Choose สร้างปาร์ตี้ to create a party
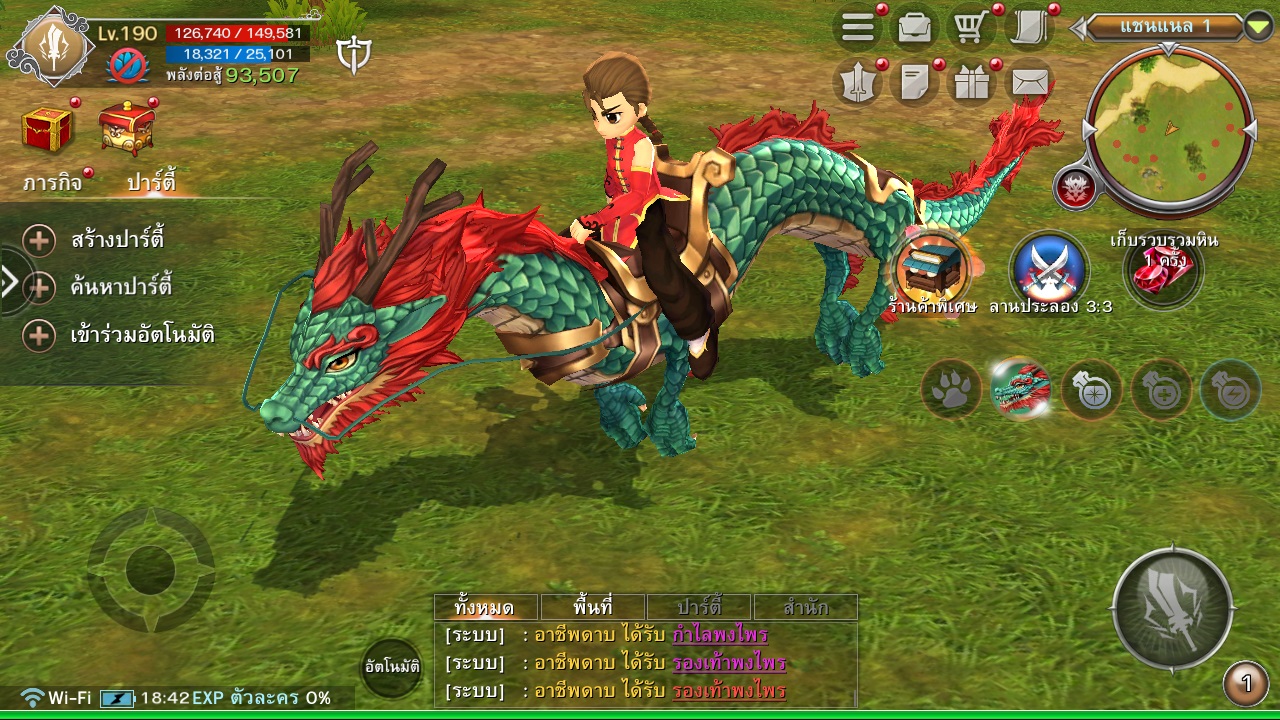Screen dimensions: 1280x720 (117, 240)
